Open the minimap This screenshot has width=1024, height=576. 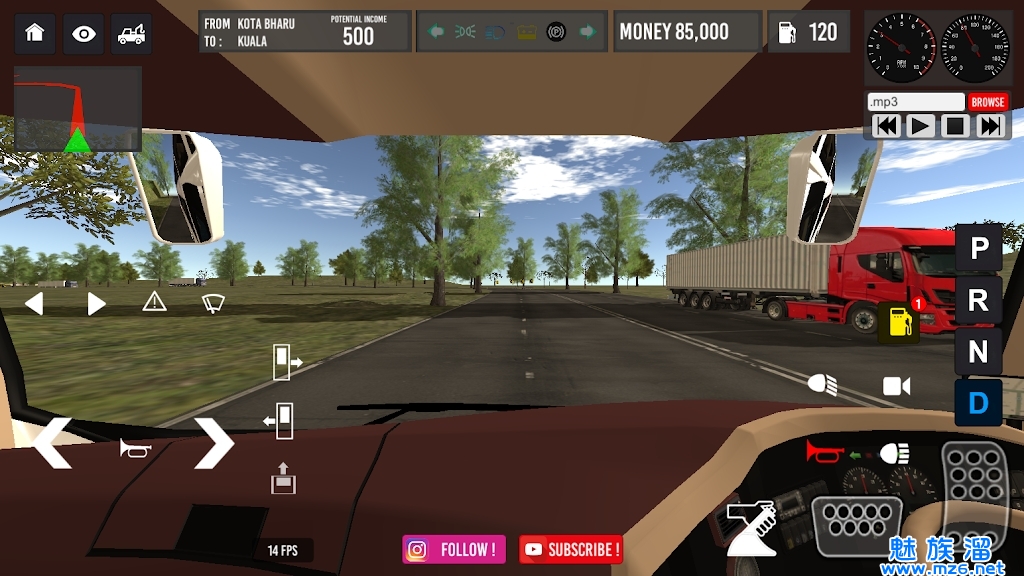(77, 108)
